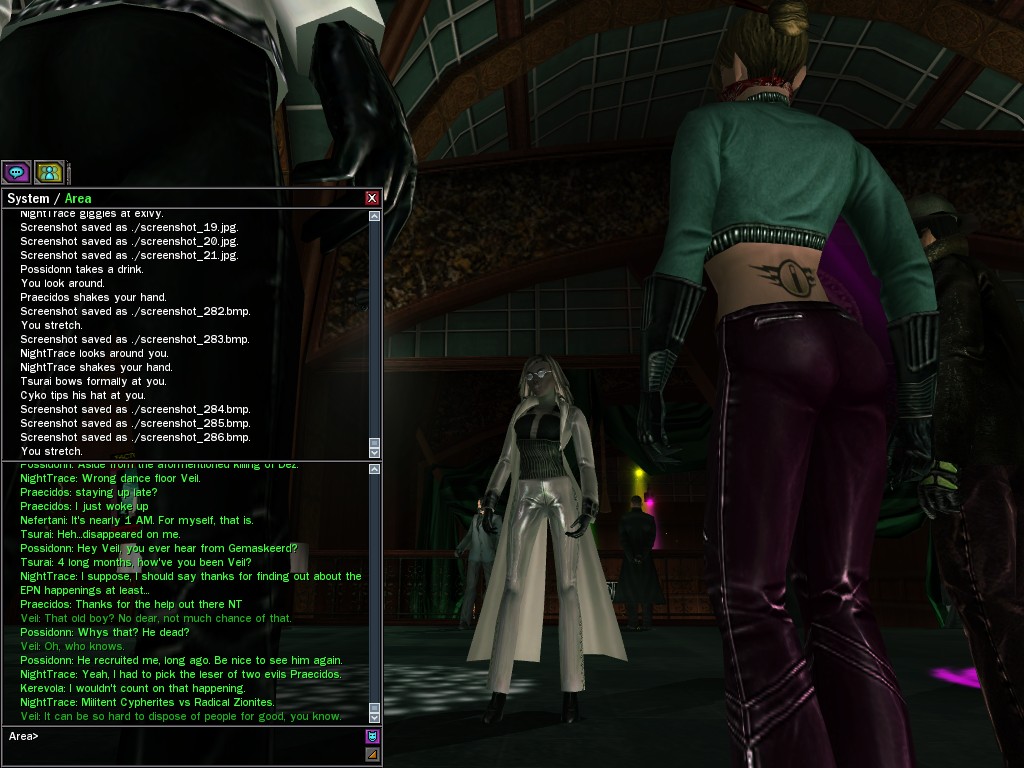Open the emote mask icon menu
The width and height of the screenshot is (1024, 768).
click(x=372, y=737)
